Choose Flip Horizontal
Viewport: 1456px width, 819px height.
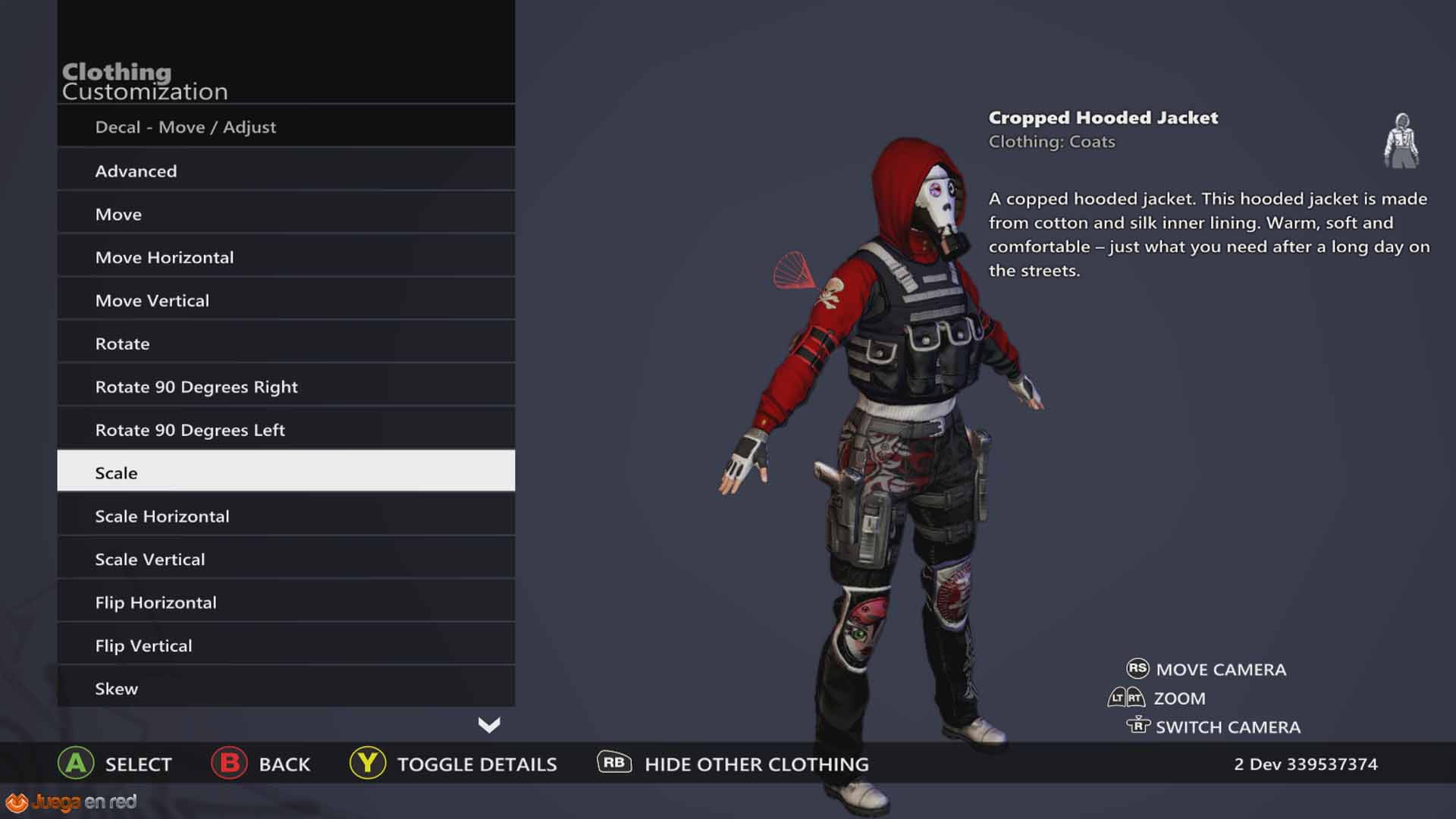coord(286,602)
